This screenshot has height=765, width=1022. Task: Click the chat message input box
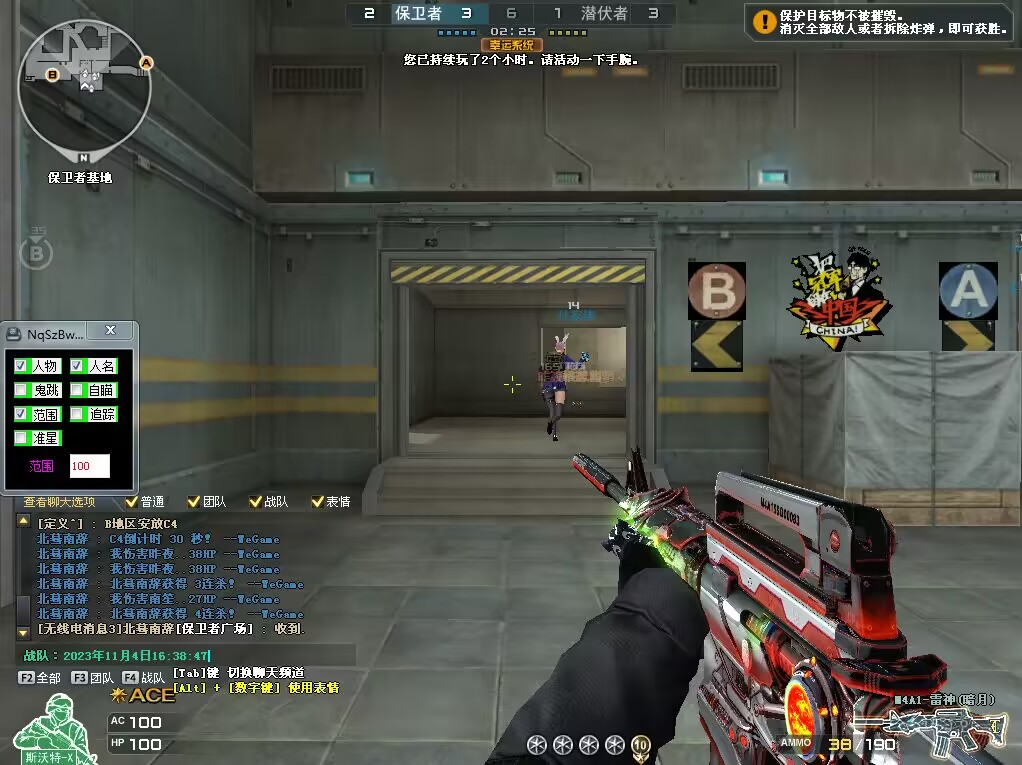tap(190, 656)
